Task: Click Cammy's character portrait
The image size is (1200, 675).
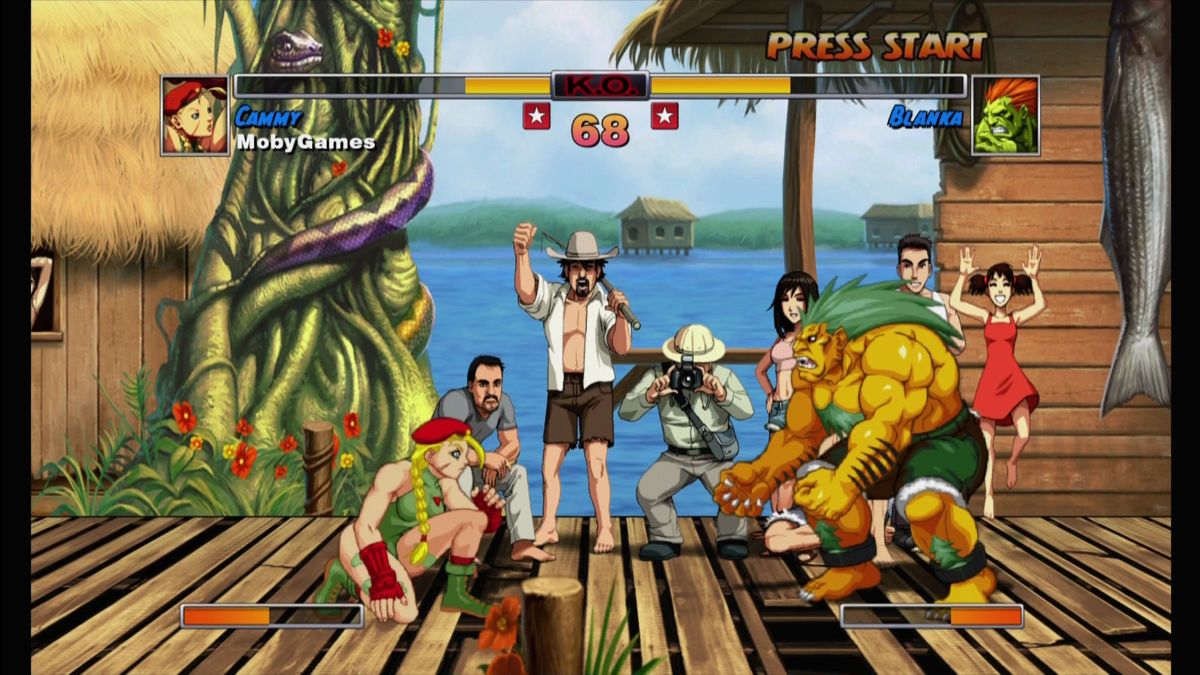Action: (x=195, y=116)
